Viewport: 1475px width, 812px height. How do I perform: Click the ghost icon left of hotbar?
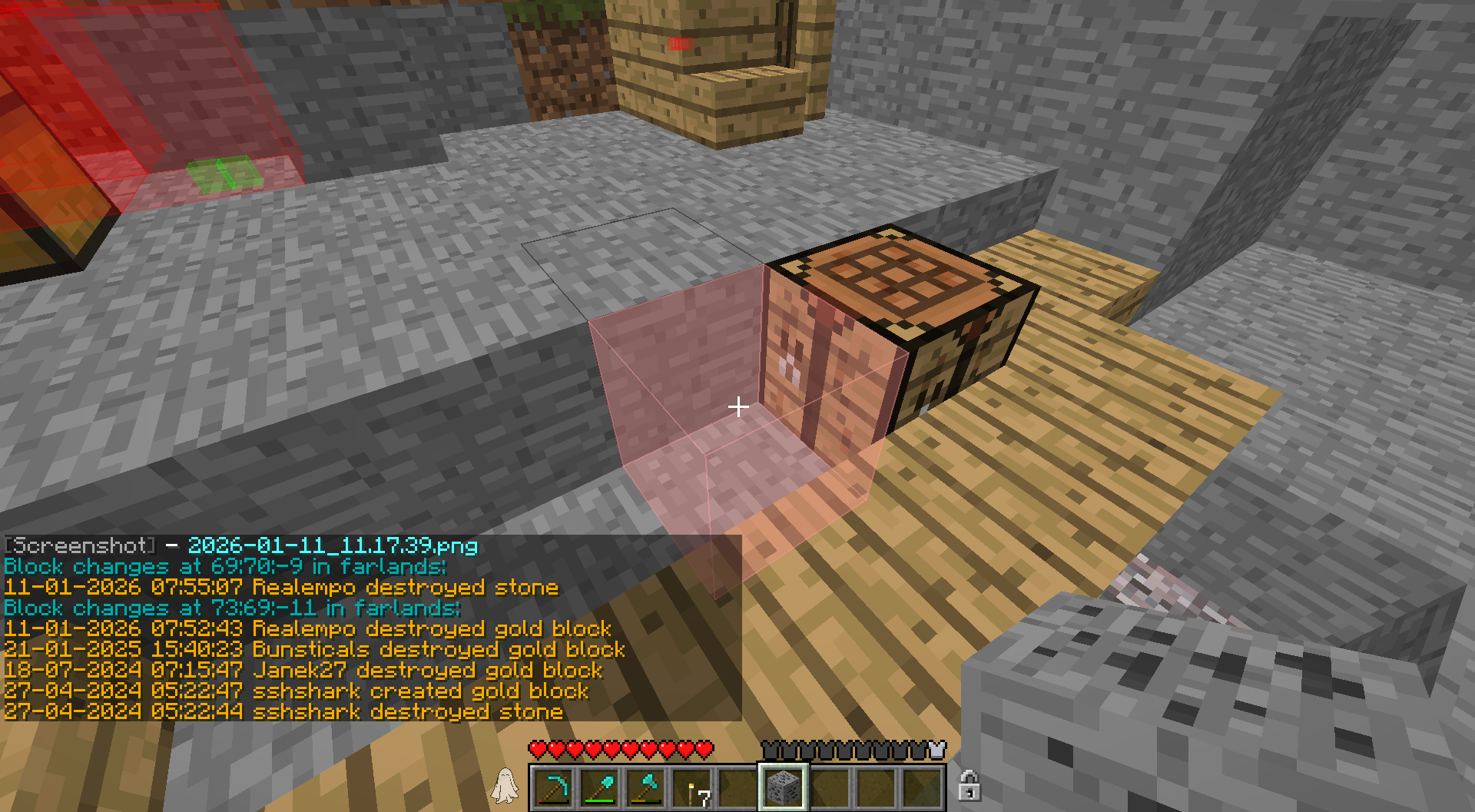coord(505,786)
